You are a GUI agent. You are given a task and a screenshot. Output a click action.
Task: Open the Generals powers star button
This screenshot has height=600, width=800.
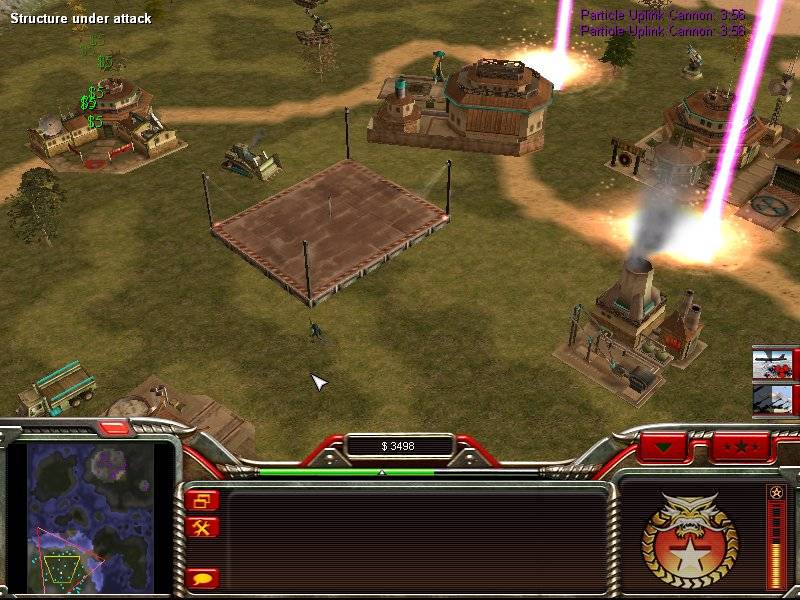tap(740, 445)
